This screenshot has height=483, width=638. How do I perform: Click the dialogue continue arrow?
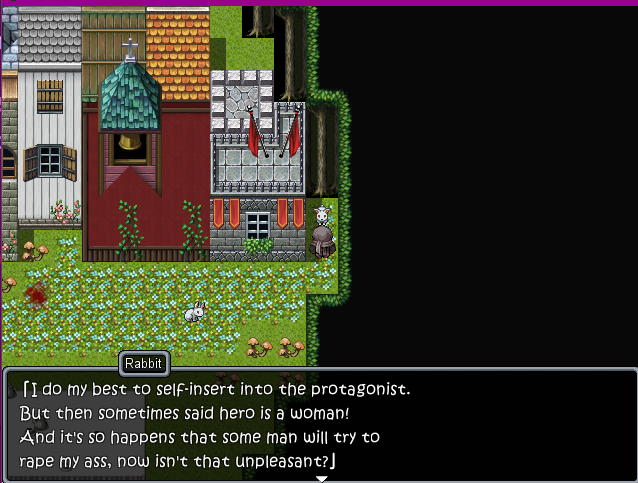click(322, 478)
